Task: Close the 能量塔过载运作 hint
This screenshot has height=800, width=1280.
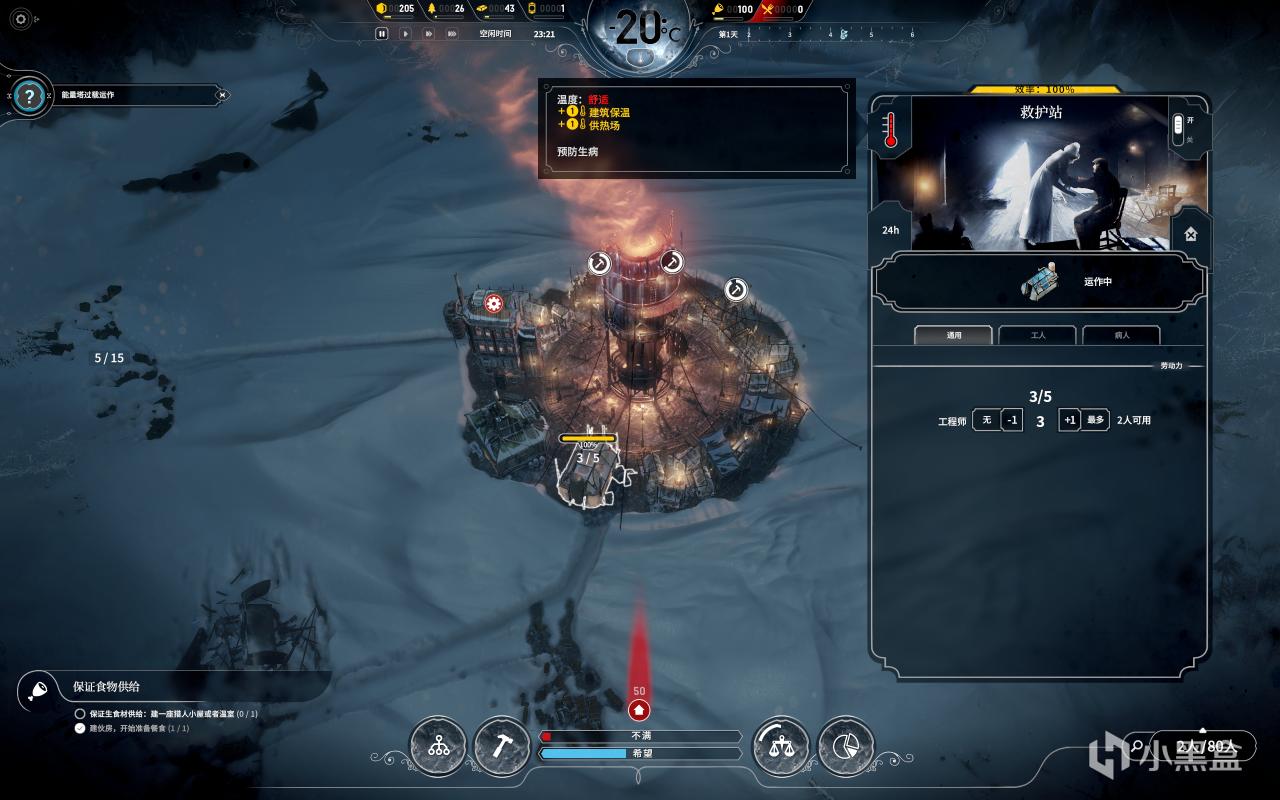Action: [x=222, y=95]
